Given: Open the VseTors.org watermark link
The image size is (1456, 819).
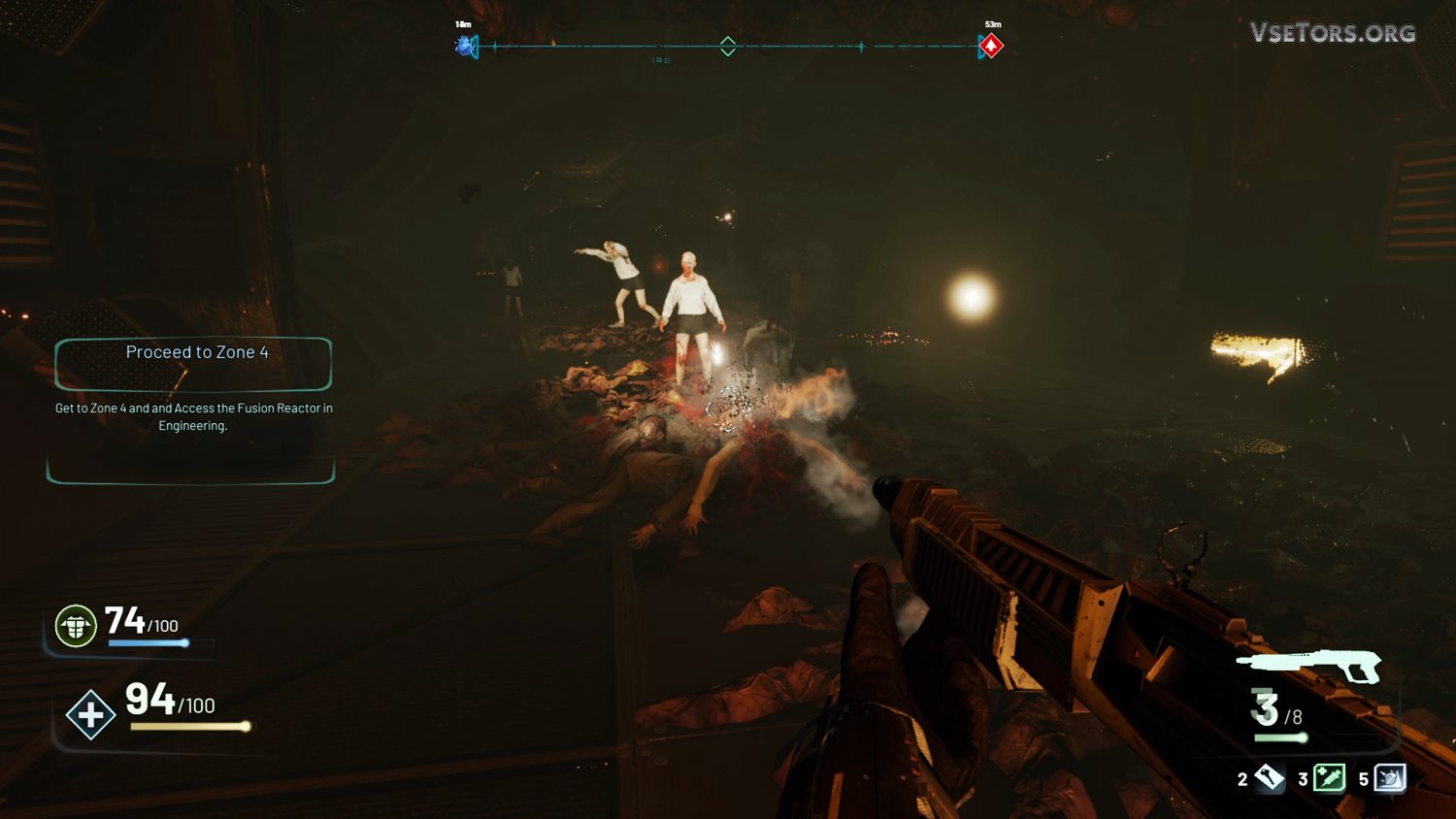Looking at the screenshot, I should coord(1332,33).
